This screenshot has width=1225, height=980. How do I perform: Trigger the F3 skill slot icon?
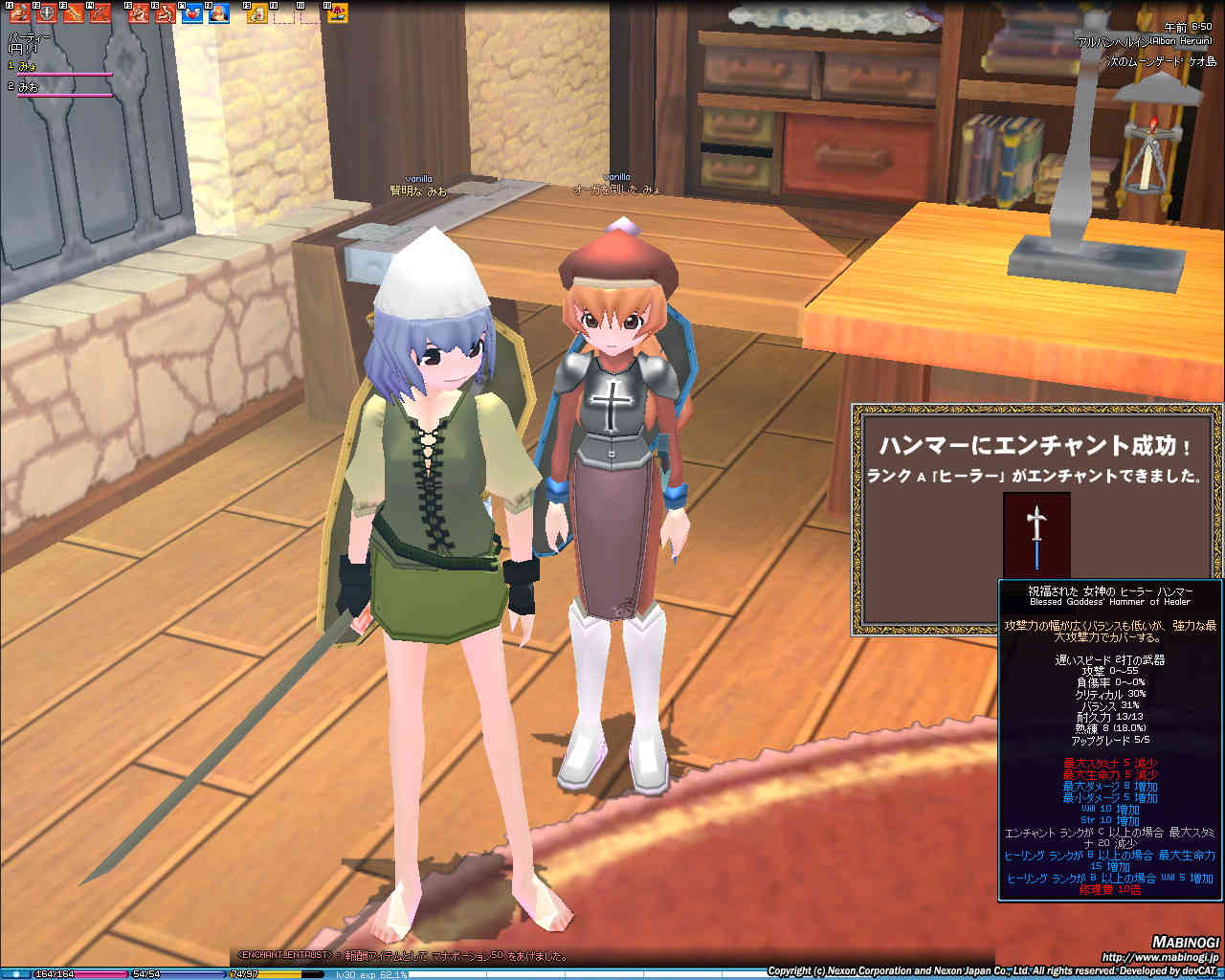point(72,13)
